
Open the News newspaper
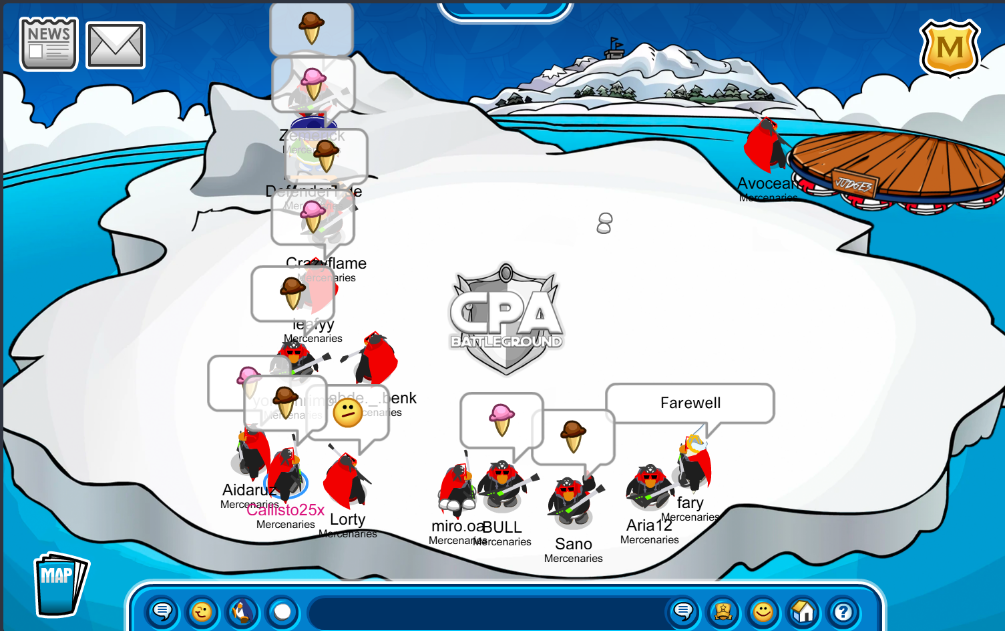pos(48,43)
